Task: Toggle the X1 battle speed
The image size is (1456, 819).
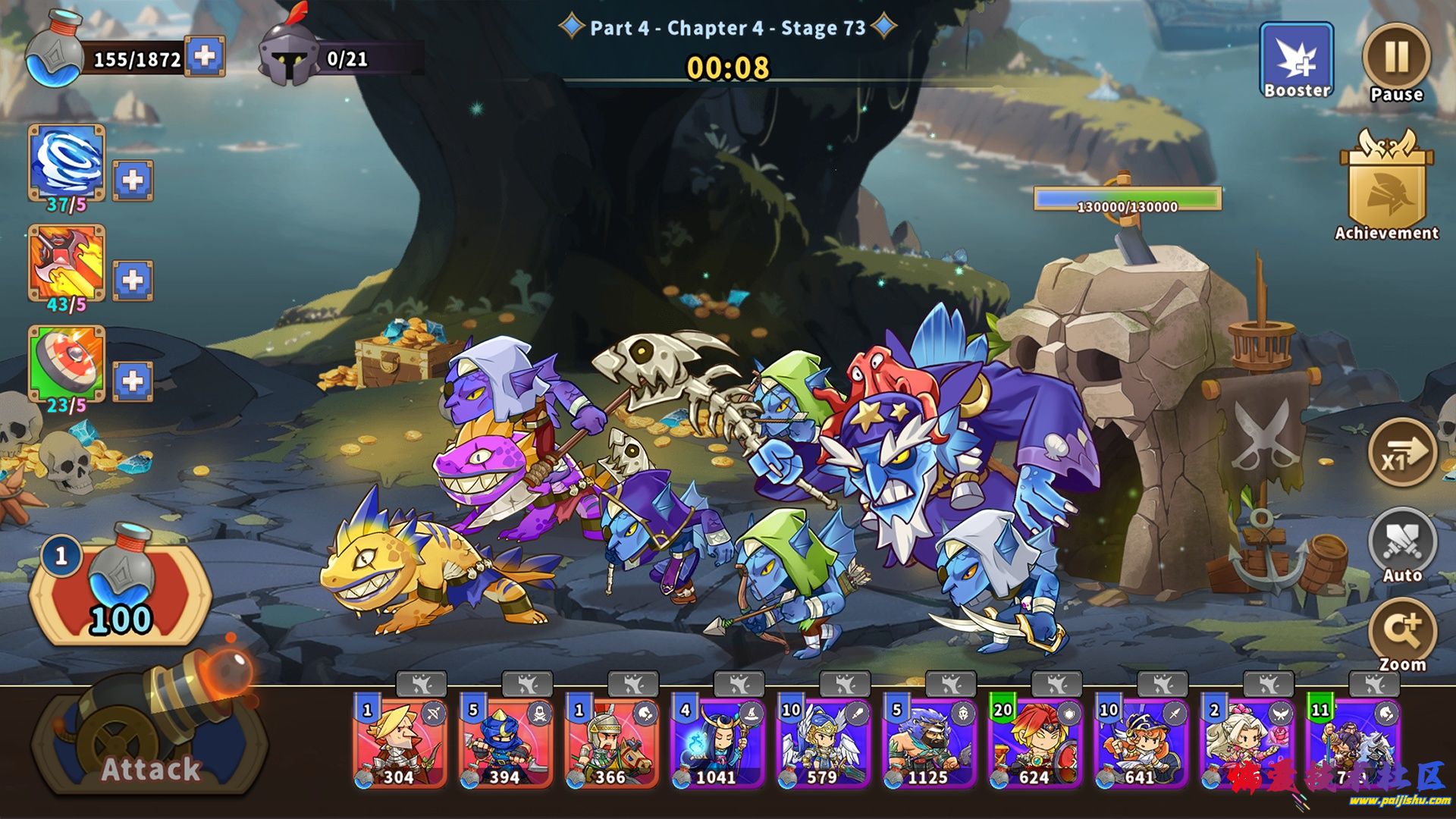Action: point(1401,453)
